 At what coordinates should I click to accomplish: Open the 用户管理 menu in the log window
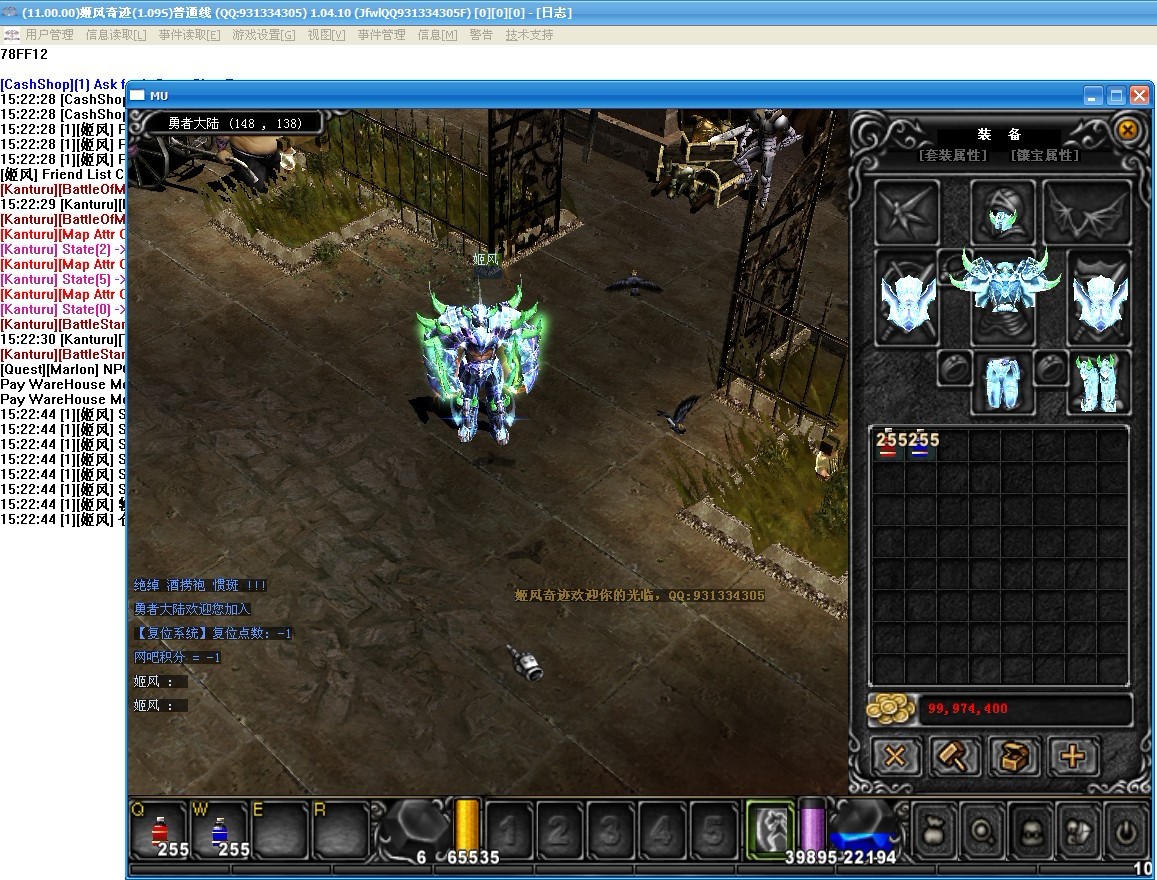click(49, 35)
